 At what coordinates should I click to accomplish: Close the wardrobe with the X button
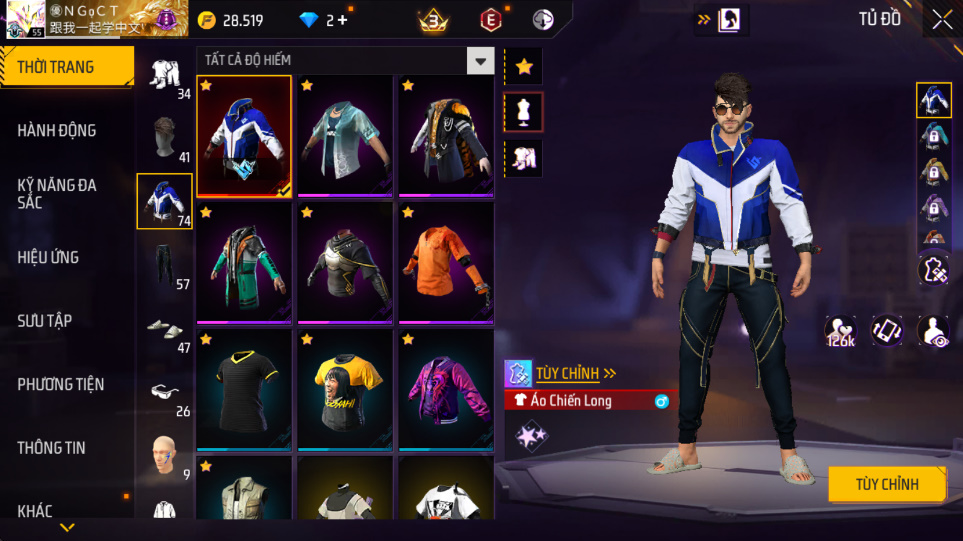pyautogui.click(x=942, y=20)
